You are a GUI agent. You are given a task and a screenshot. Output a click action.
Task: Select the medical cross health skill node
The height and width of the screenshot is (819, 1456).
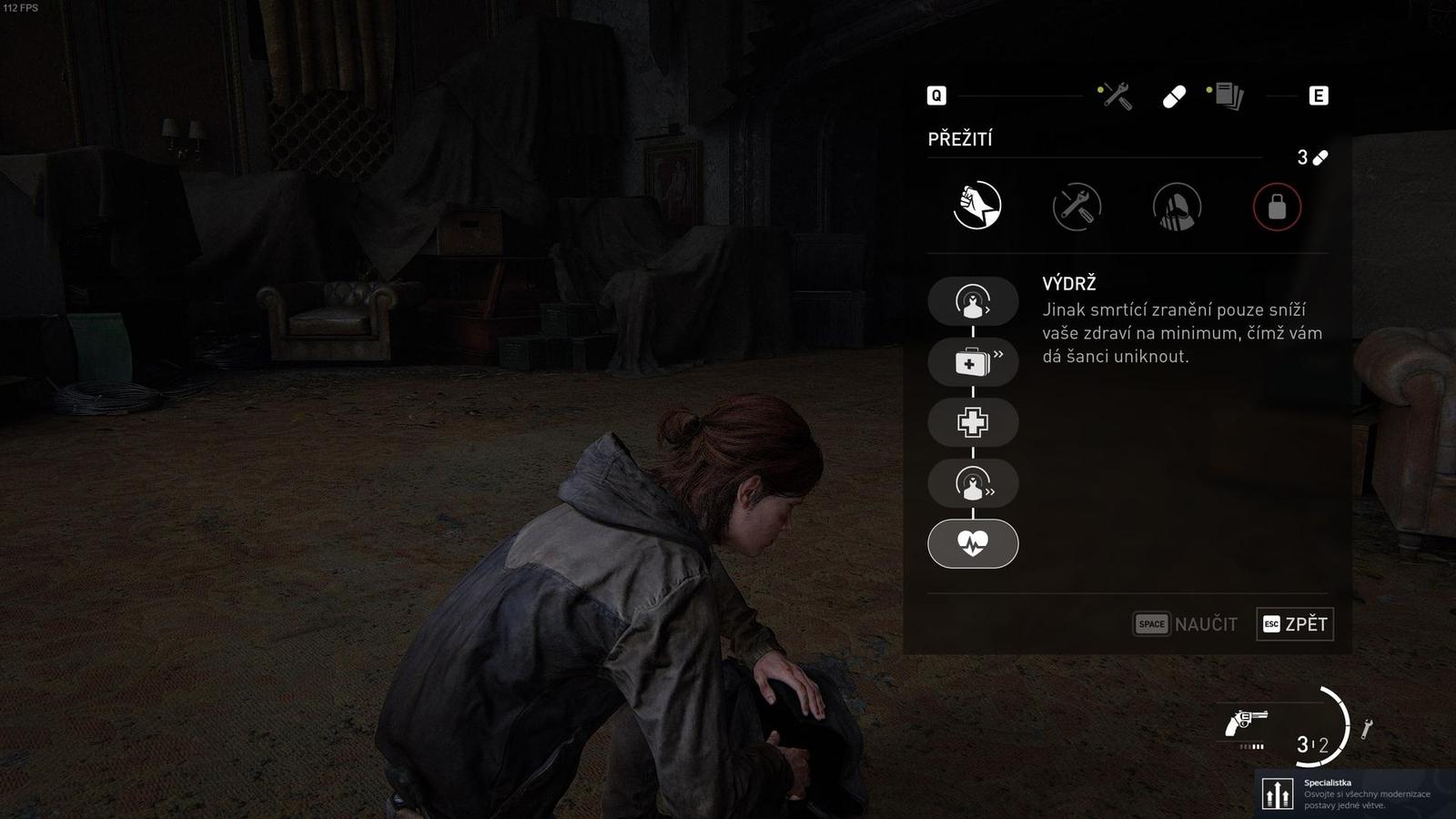click(973, 422)
